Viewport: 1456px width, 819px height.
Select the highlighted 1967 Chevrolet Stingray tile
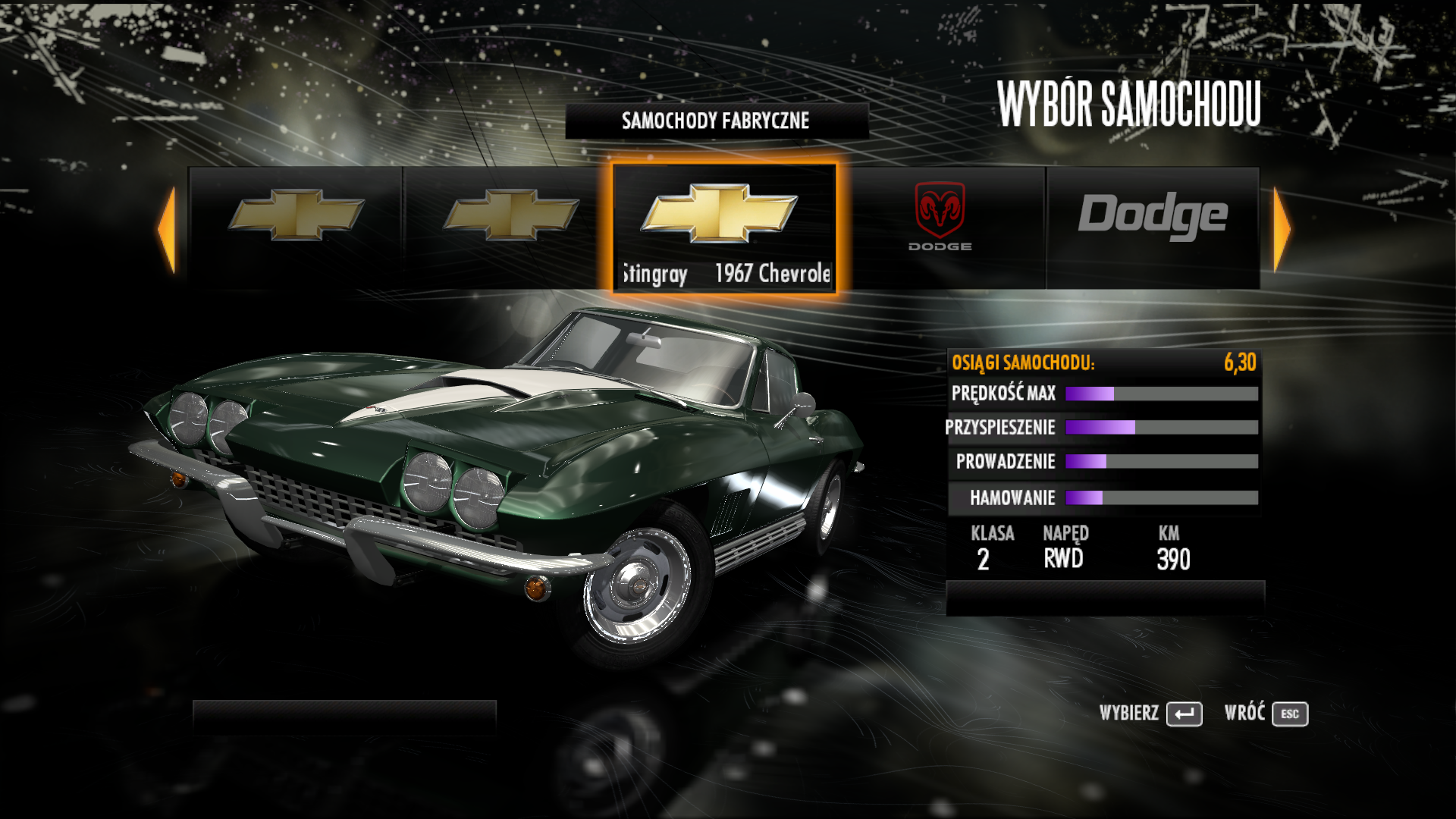[724, 227]
